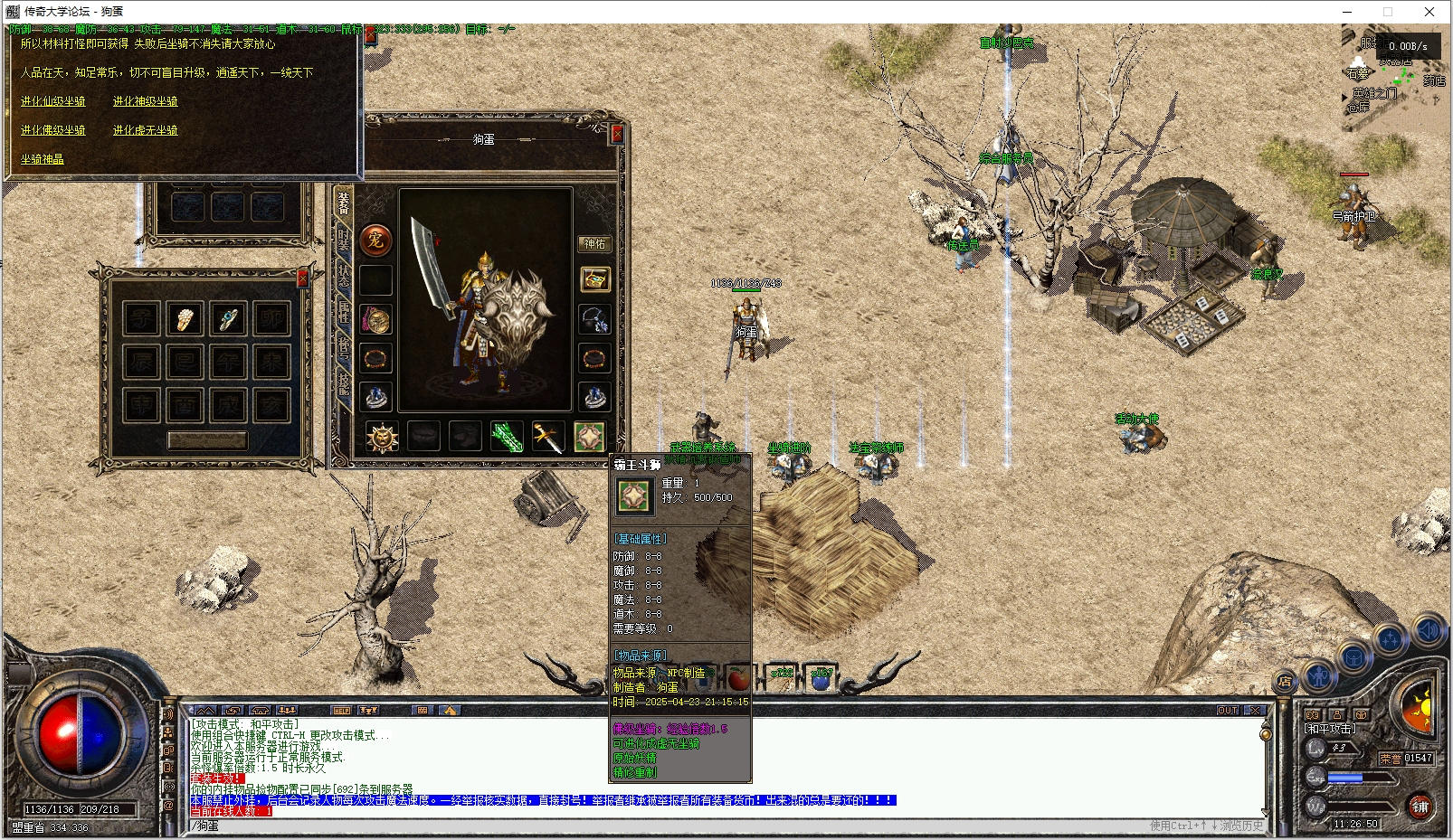Close the game window
Viewport: 1453px width, 840px height.
pos(1429,12)
